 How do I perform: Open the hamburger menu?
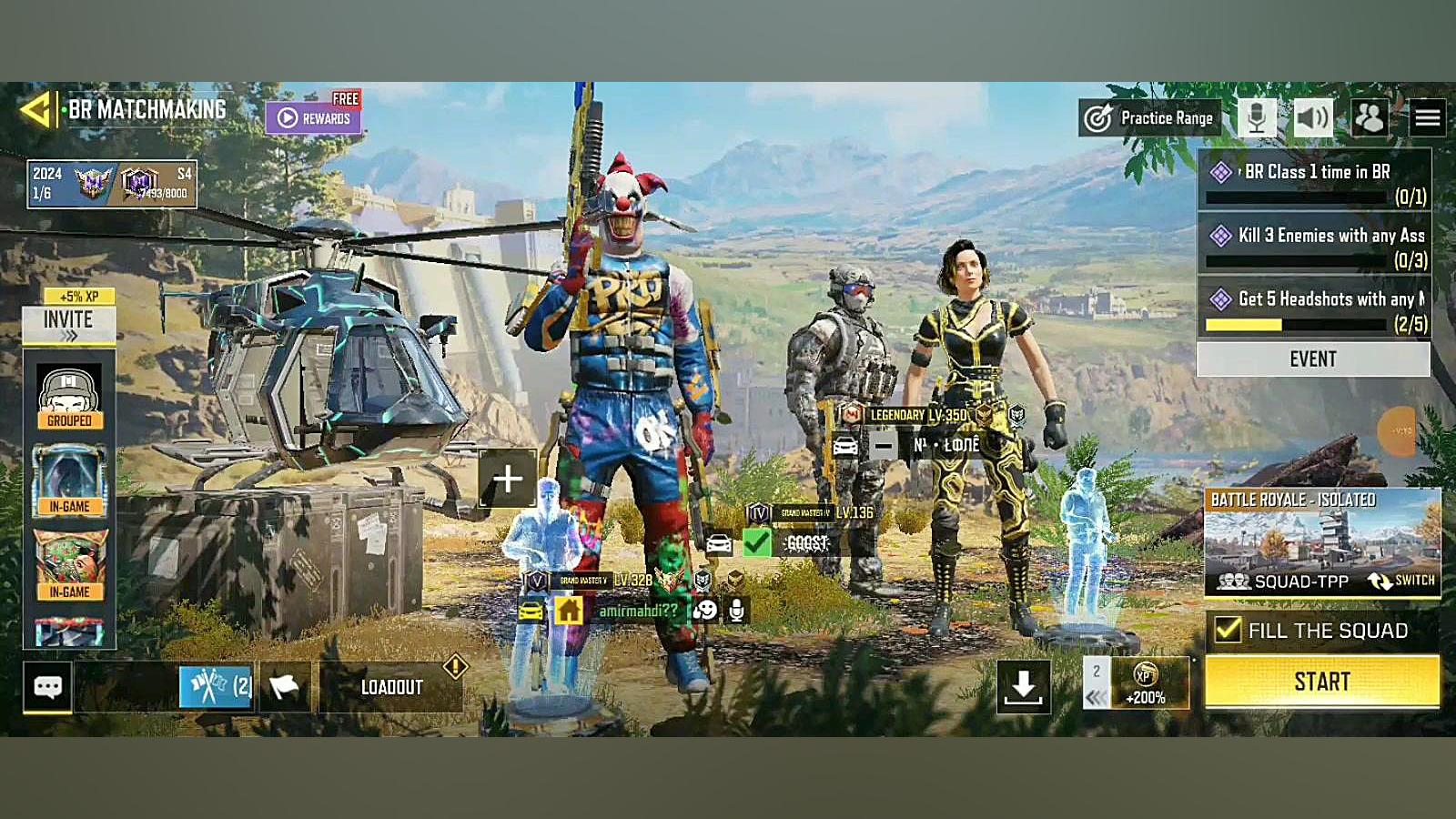(1427, 118)
